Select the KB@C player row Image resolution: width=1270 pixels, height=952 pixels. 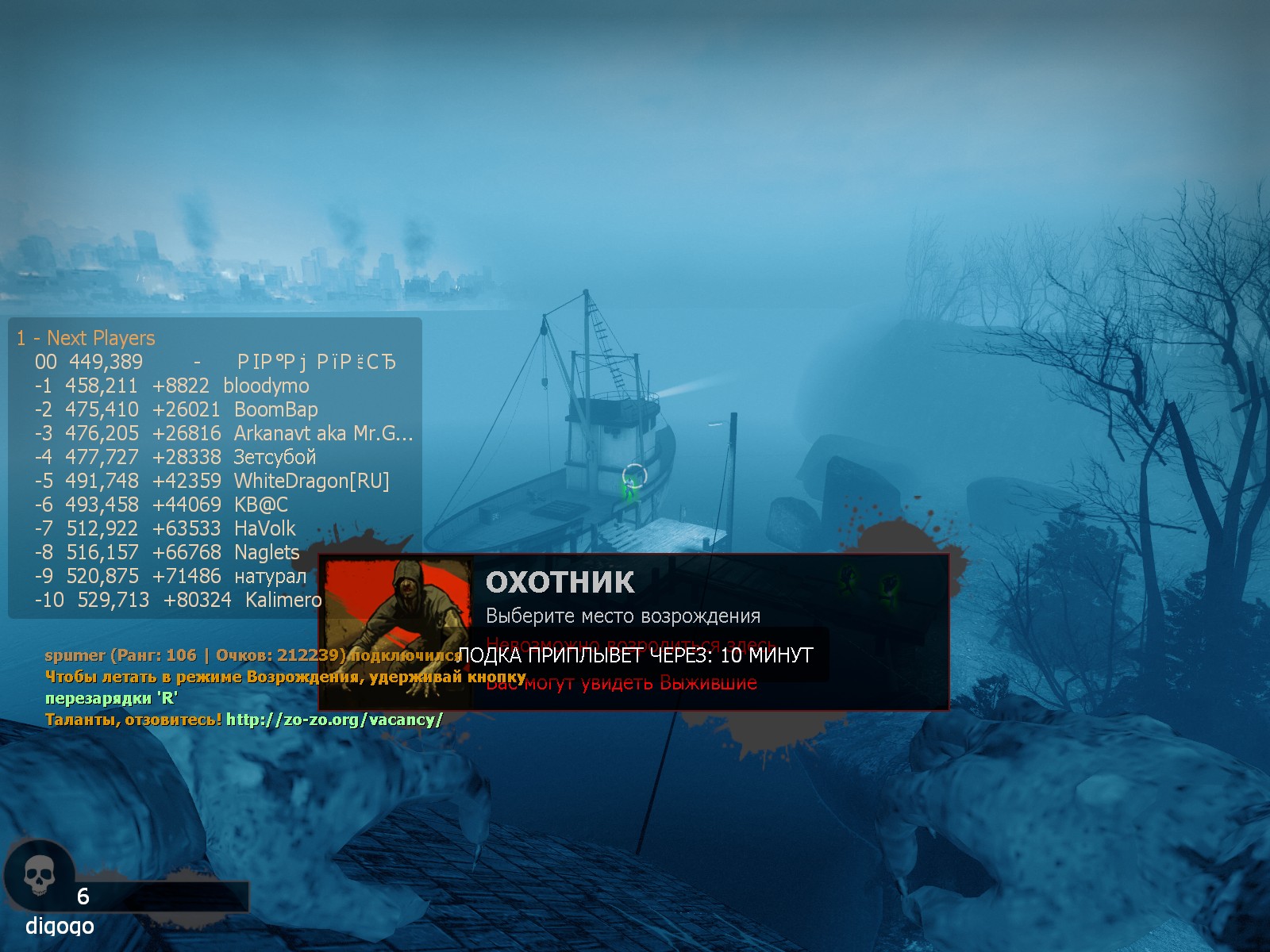coord(260,505)
